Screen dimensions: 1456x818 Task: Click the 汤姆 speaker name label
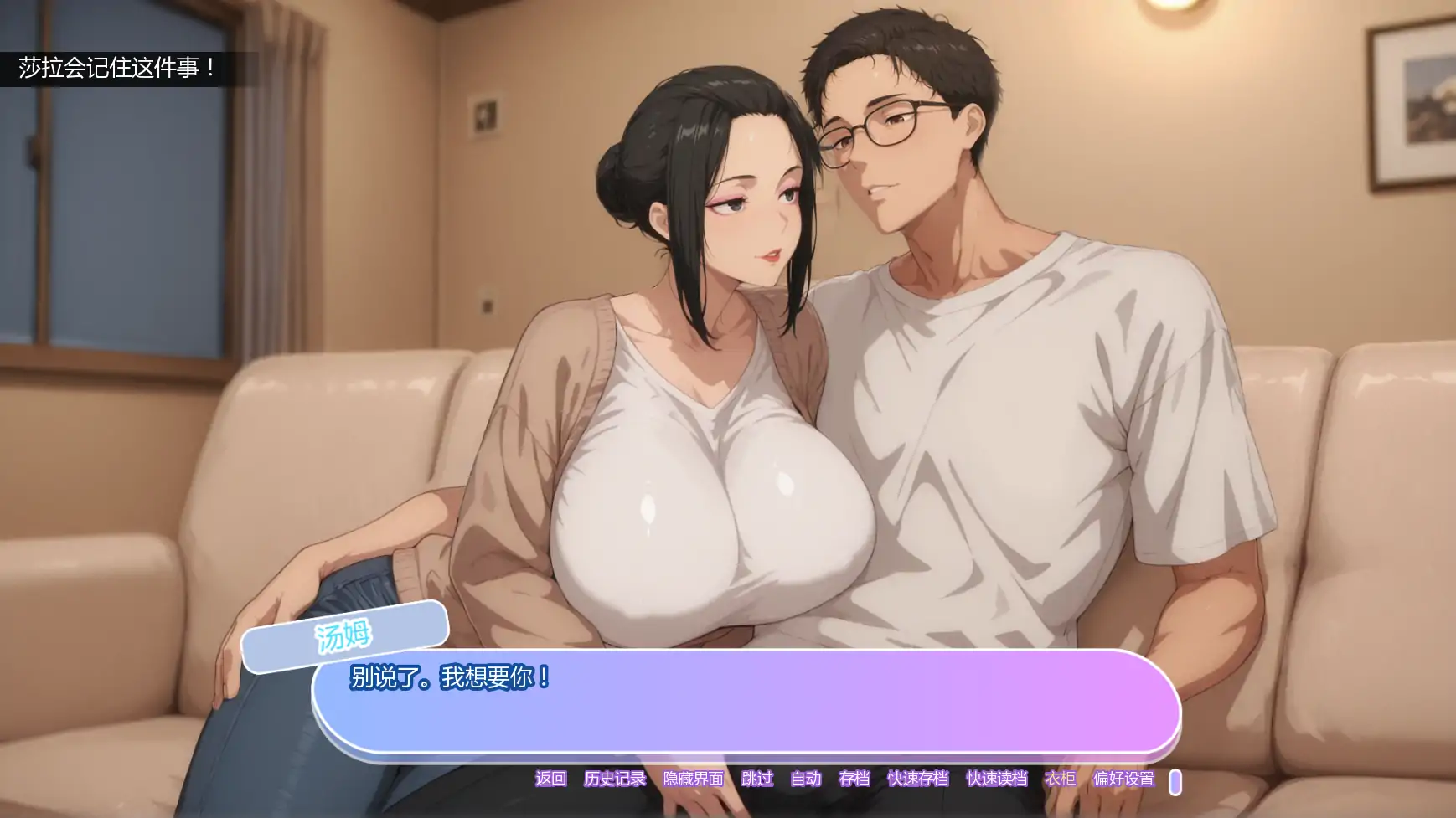pyautogui.click(x=345, y=634)
